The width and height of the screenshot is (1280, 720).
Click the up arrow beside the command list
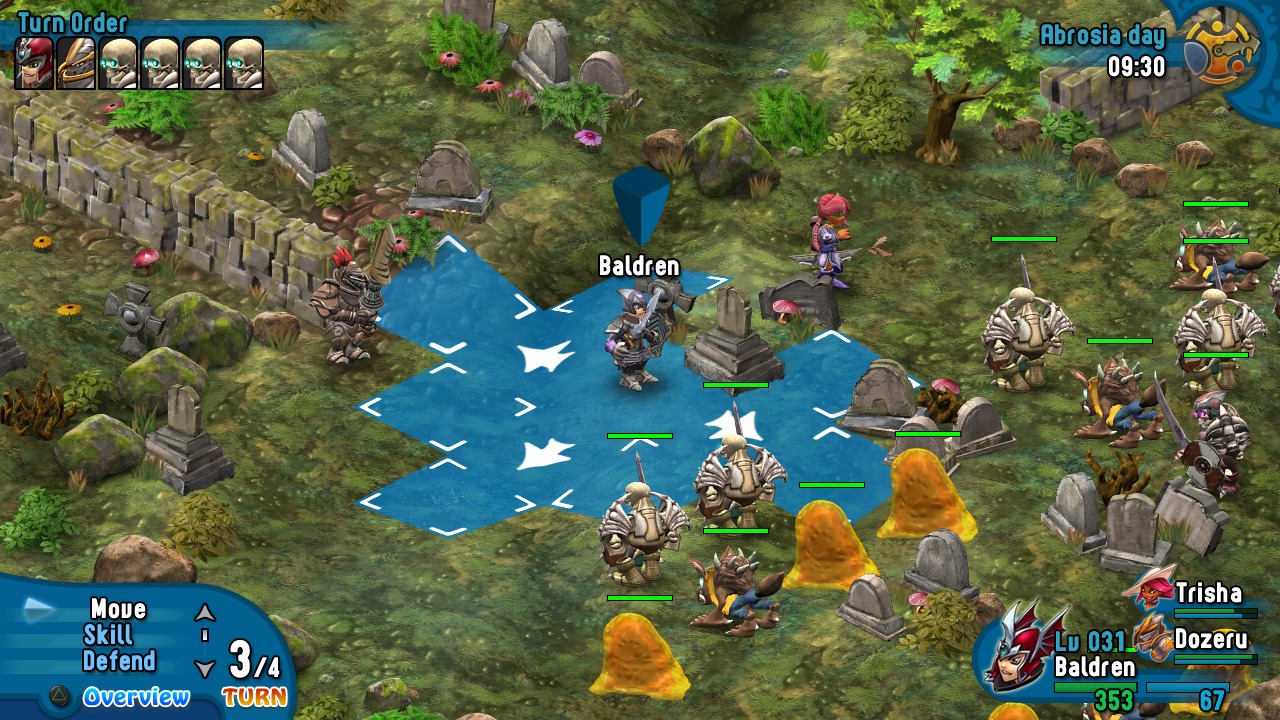click(205, 612)
